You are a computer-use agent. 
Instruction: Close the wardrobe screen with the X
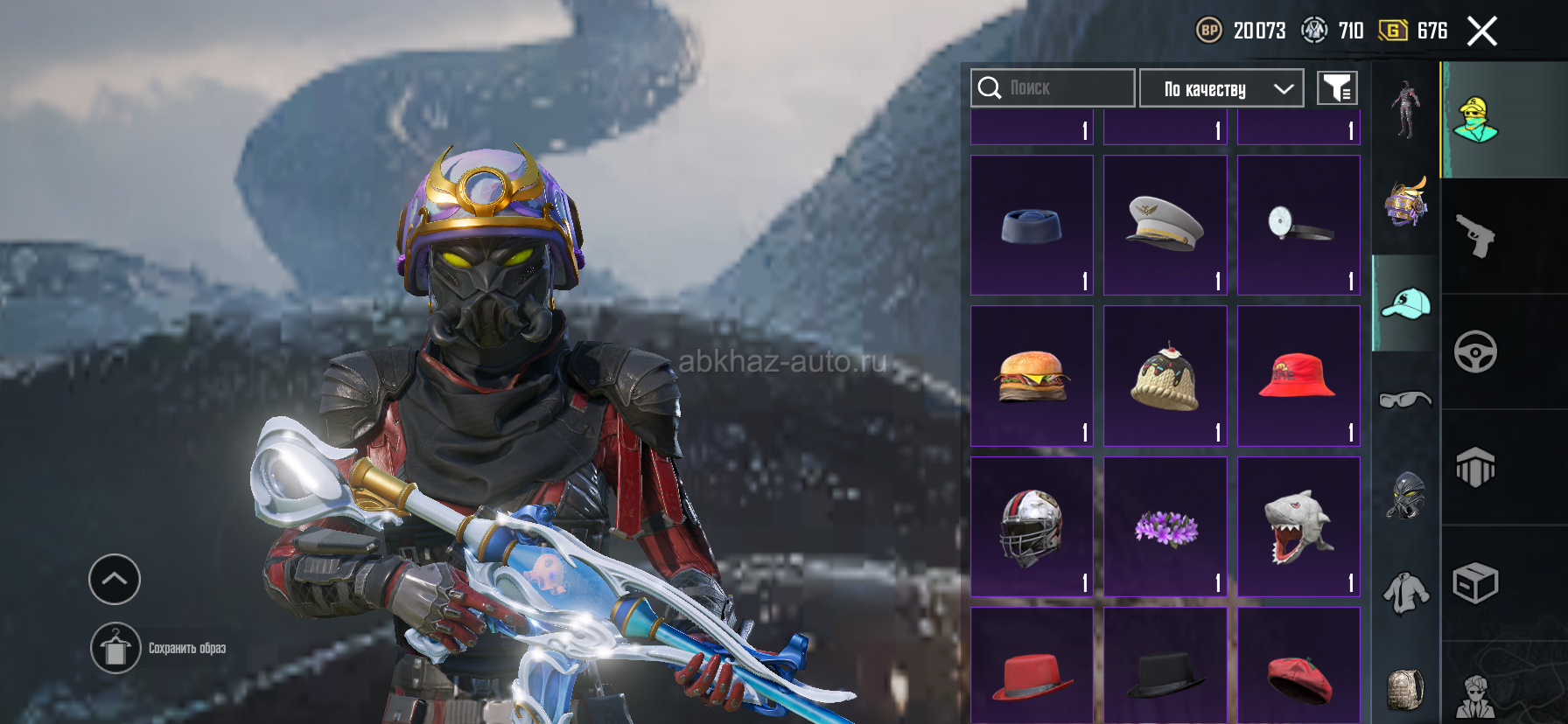click(1481, 31)
